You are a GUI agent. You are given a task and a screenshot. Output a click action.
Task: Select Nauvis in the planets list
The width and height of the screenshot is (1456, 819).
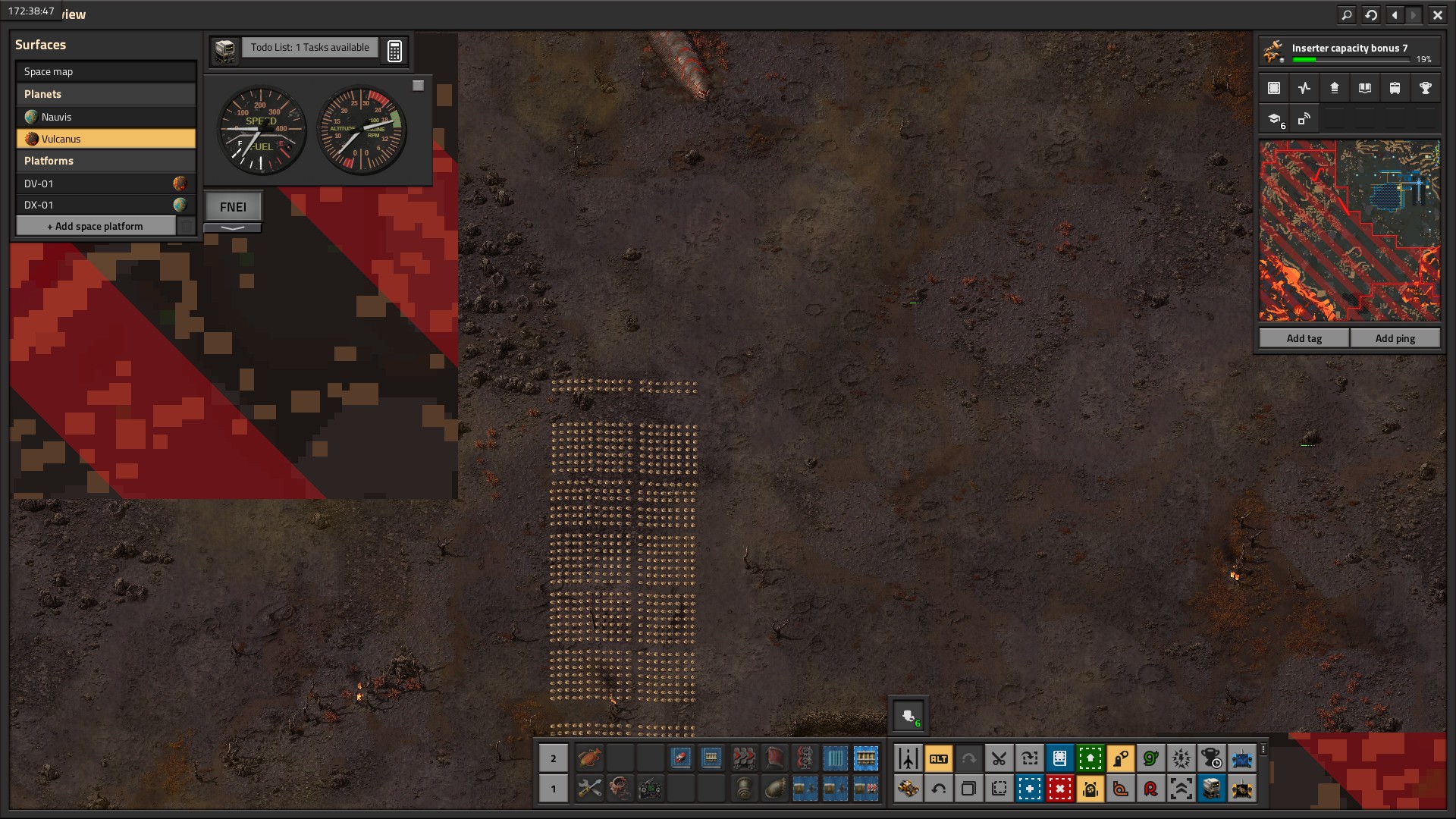coord(106,117)
